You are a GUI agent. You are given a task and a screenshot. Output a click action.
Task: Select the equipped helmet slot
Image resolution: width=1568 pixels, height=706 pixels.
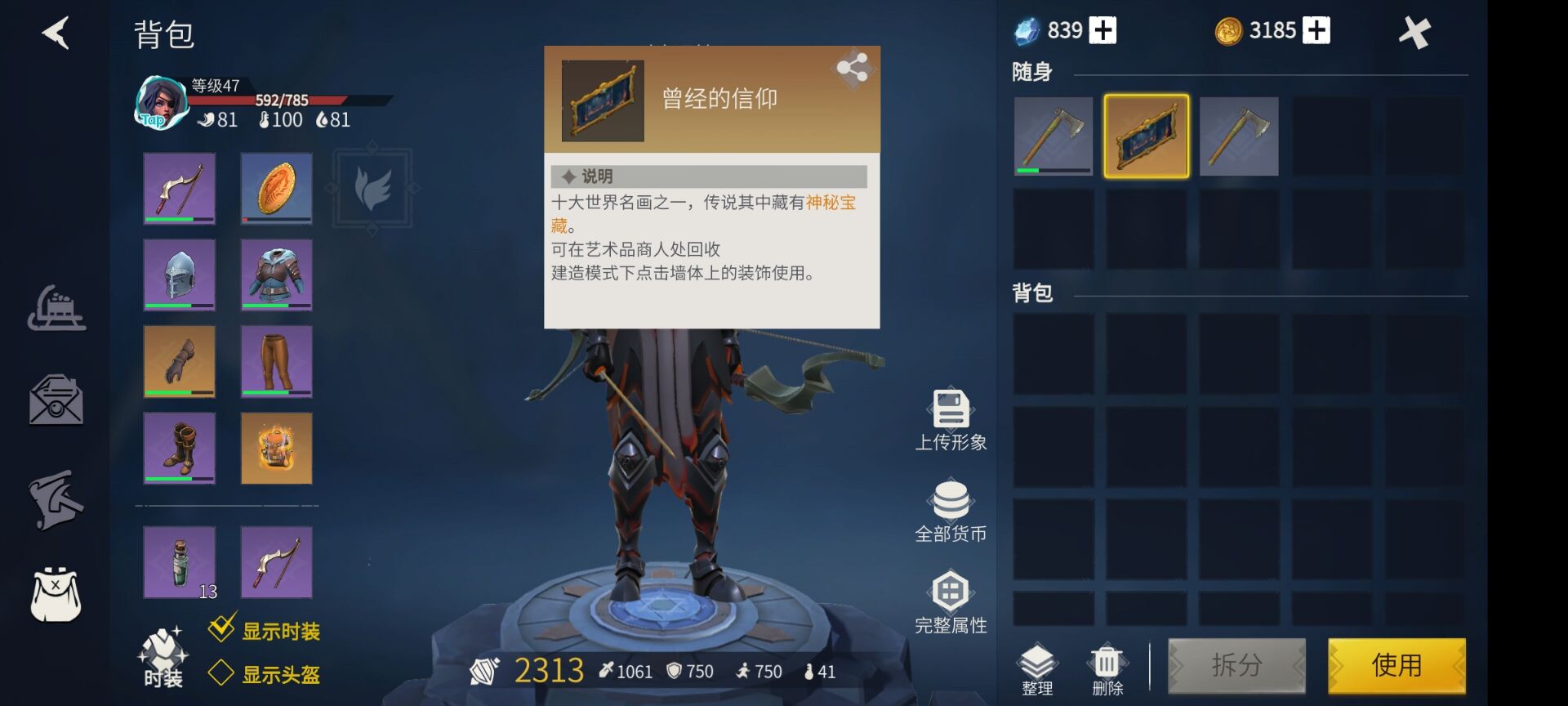180,275
